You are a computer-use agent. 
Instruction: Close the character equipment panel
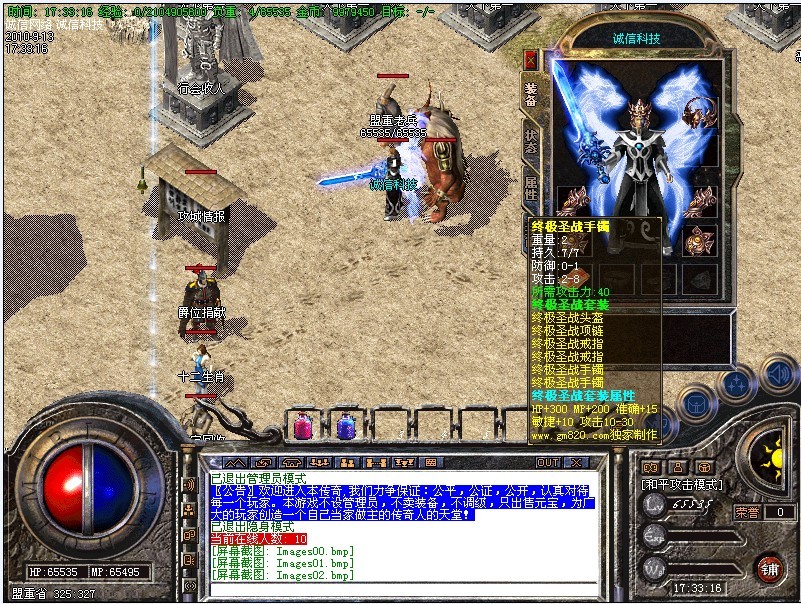click(x=530, y=60)
